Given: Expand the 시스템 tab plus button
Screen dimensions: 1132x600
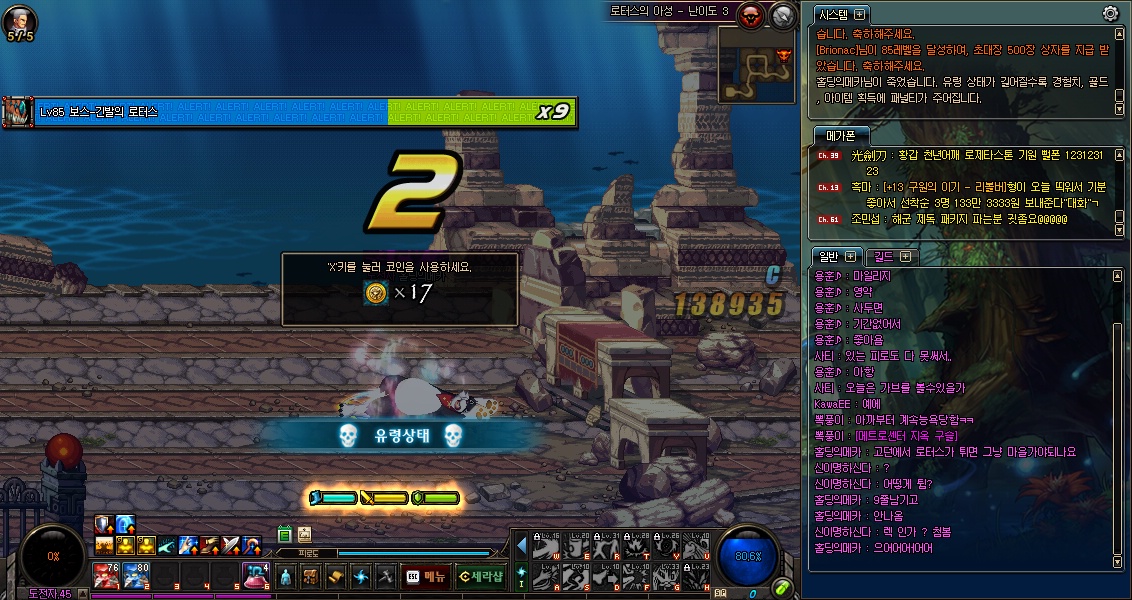Looking at the screenshot, I should tap(859, 14).
